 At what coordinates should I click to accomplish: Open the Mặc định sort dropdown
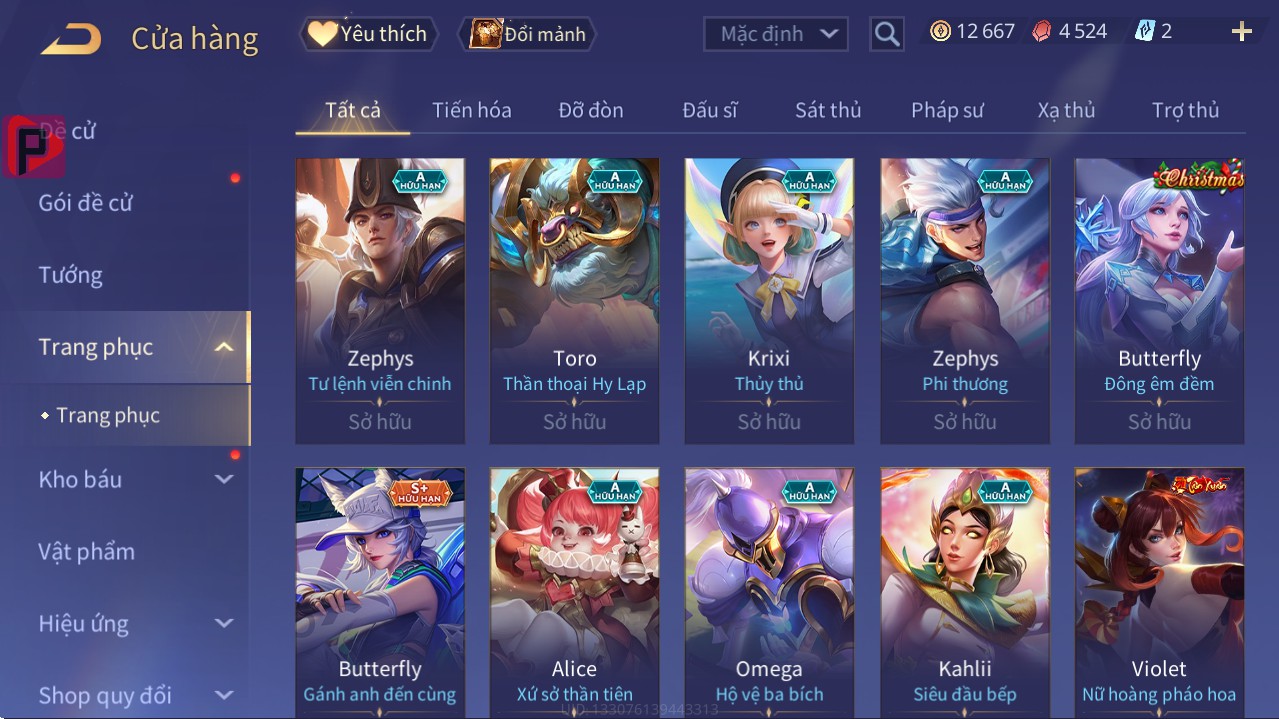[776, 34]
